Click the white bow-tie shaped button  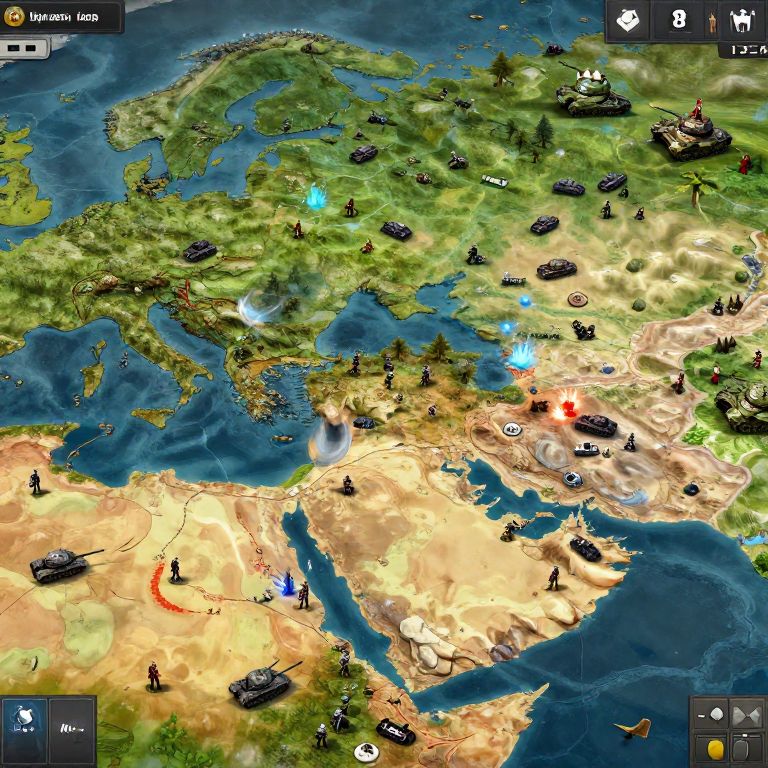pos(746,716)
